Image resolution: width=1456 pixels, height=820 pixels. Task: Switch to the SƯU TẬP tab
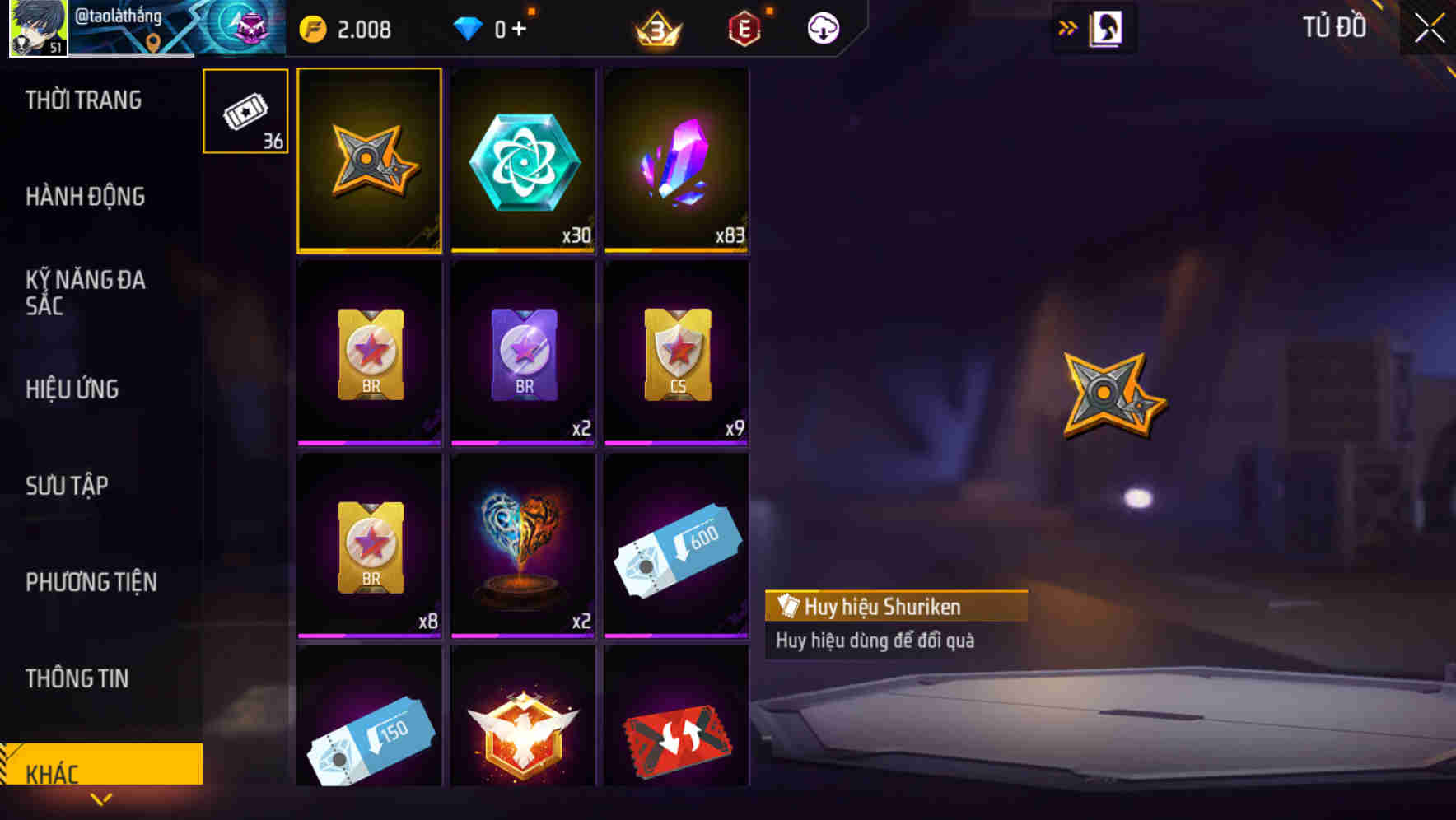click(x=68, y=486)
